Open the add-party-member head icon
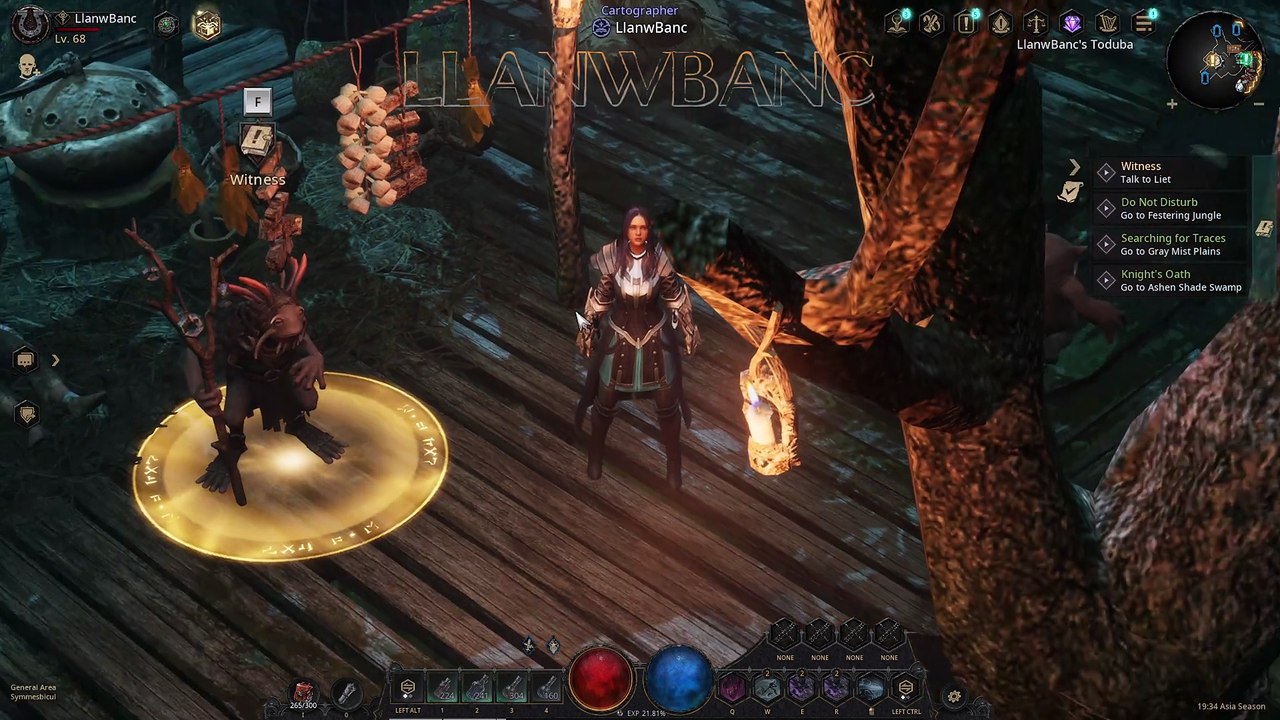This screenshot has height=720, width=1280. click(x=29, y=66)
